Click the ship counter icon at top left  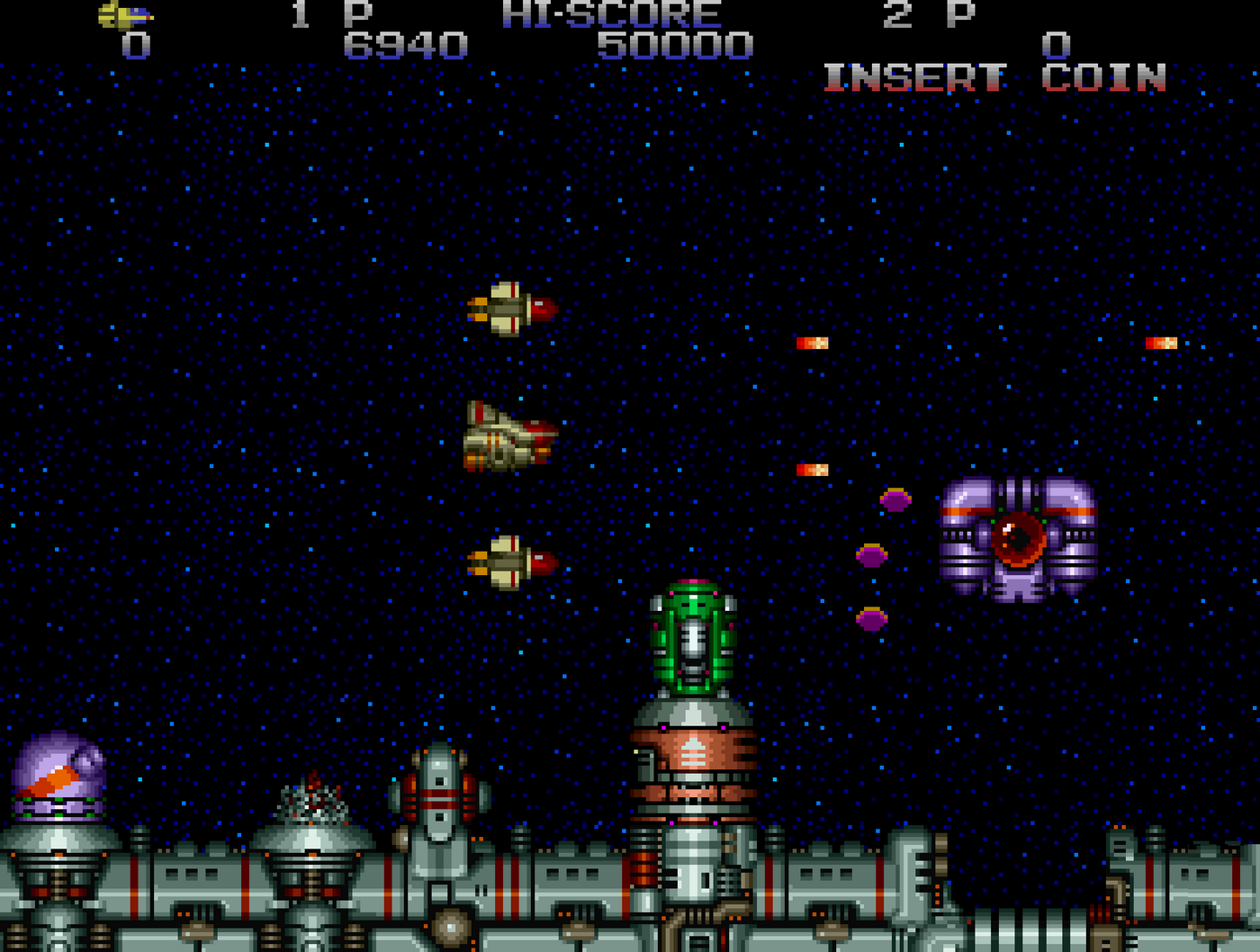tap(126, 13)
